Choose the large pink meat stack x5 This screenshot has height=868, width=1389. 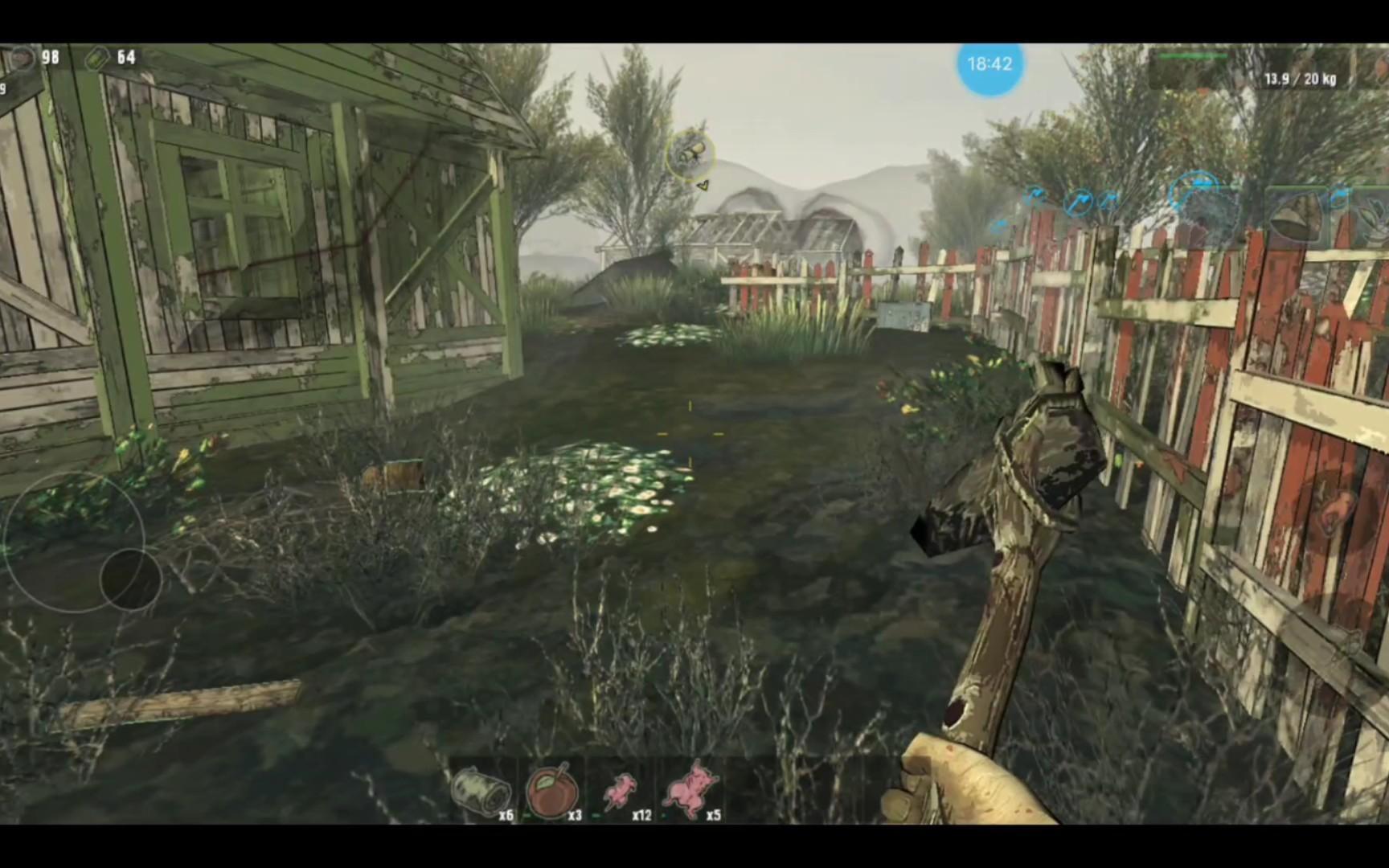[690, 790]
